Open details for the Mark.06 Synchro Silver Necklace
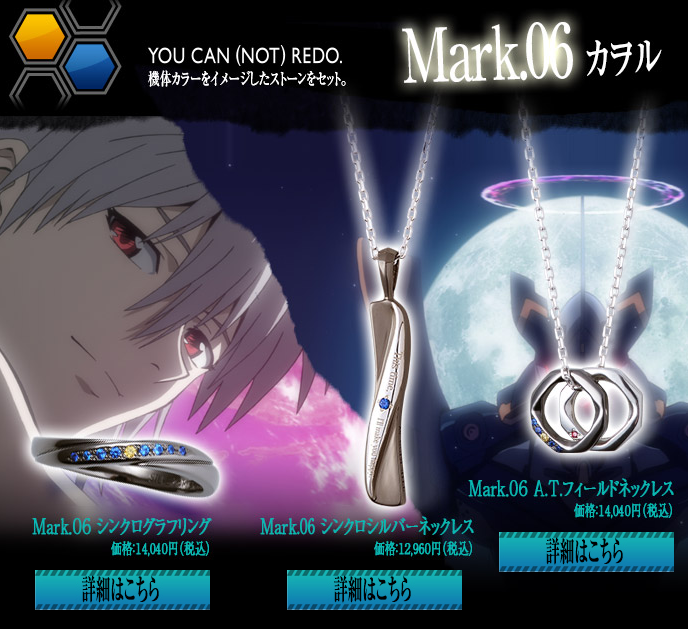The width and height of the screenshot is (688, 629). click(374, 589)
